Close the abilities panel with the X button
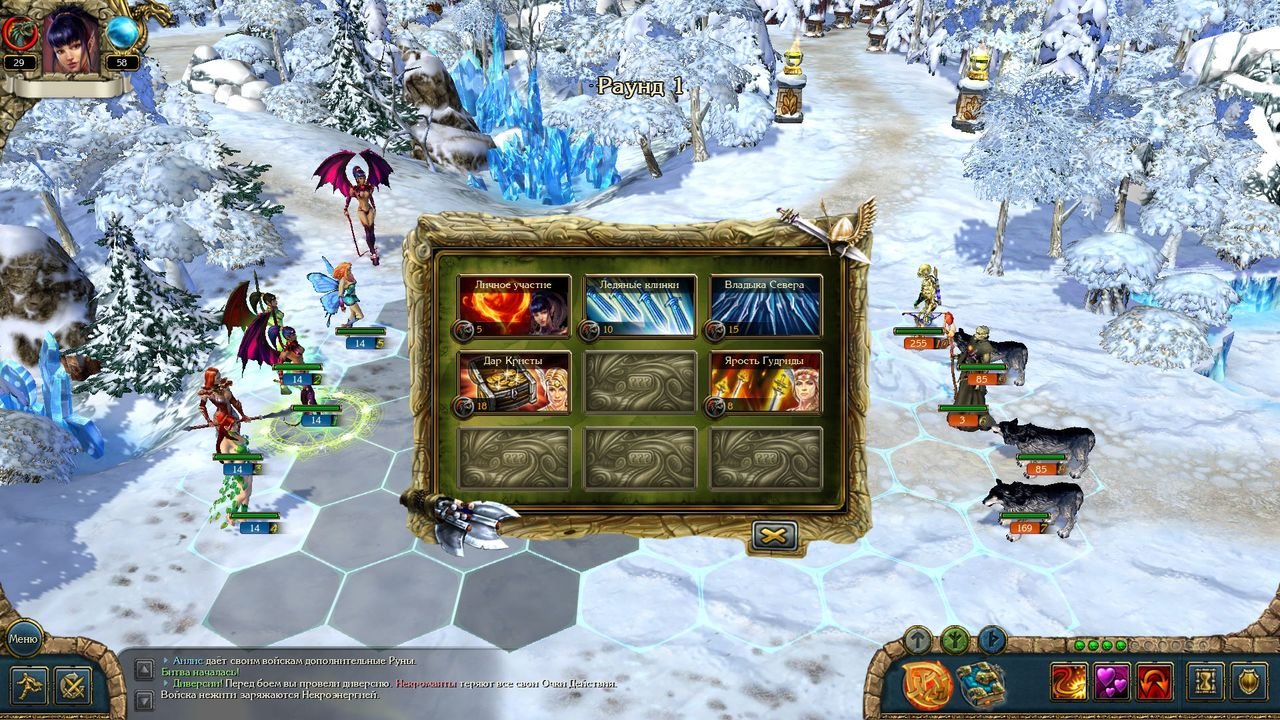Viewport: 1280px width, 720px height. [x=774, y=536]
